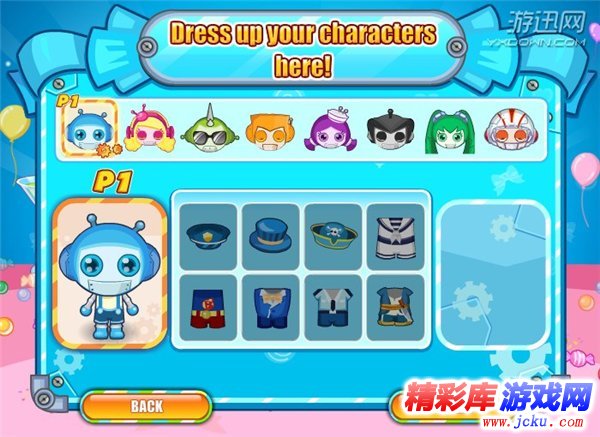This screenshot has height=437, width=600.
Task: Equip the red superhero shorts outfit
Action: click(210, 307)
